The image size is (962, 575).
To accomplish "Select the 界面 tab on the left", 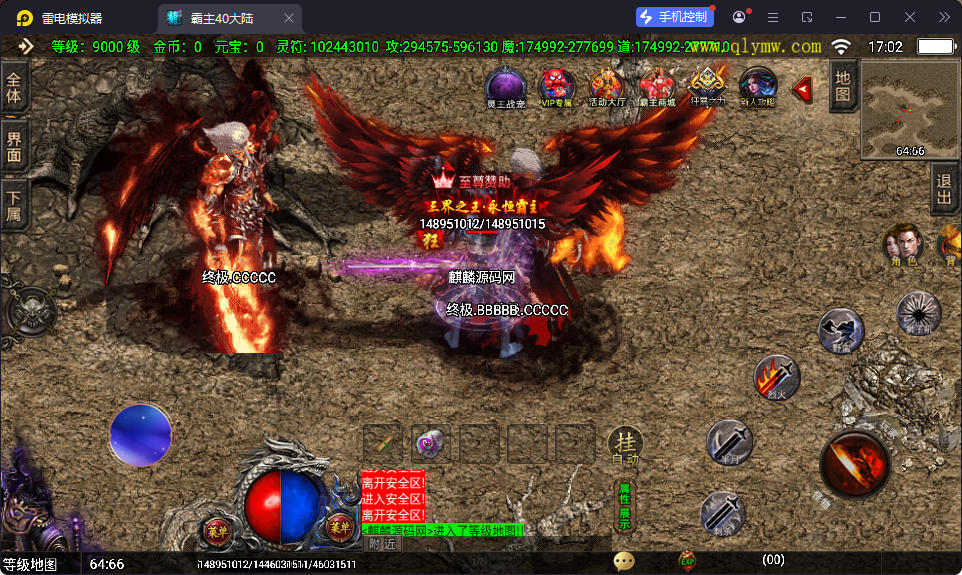I will 14,146.
